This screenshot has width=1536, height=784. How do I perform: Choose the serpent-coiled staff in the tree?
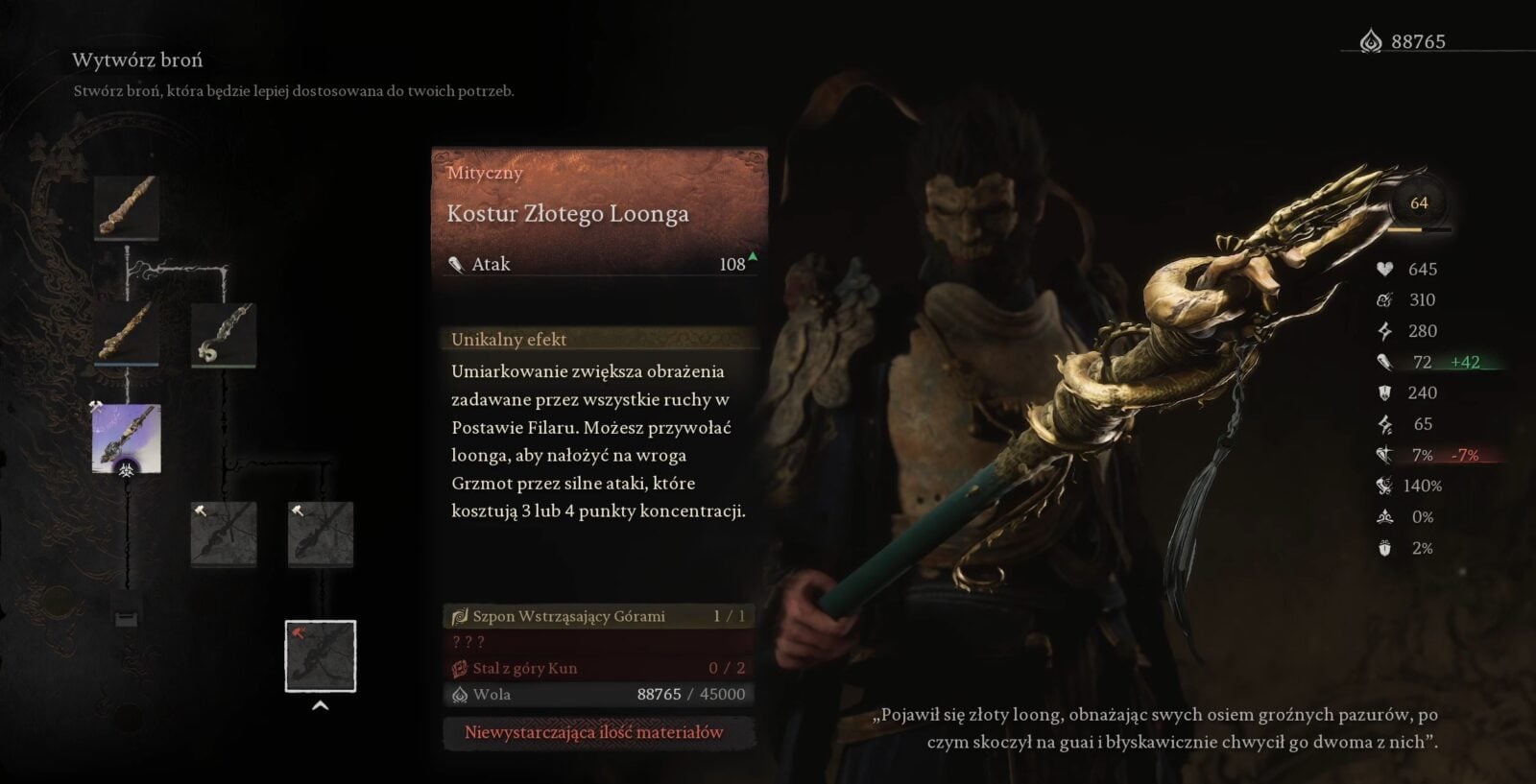224,334
